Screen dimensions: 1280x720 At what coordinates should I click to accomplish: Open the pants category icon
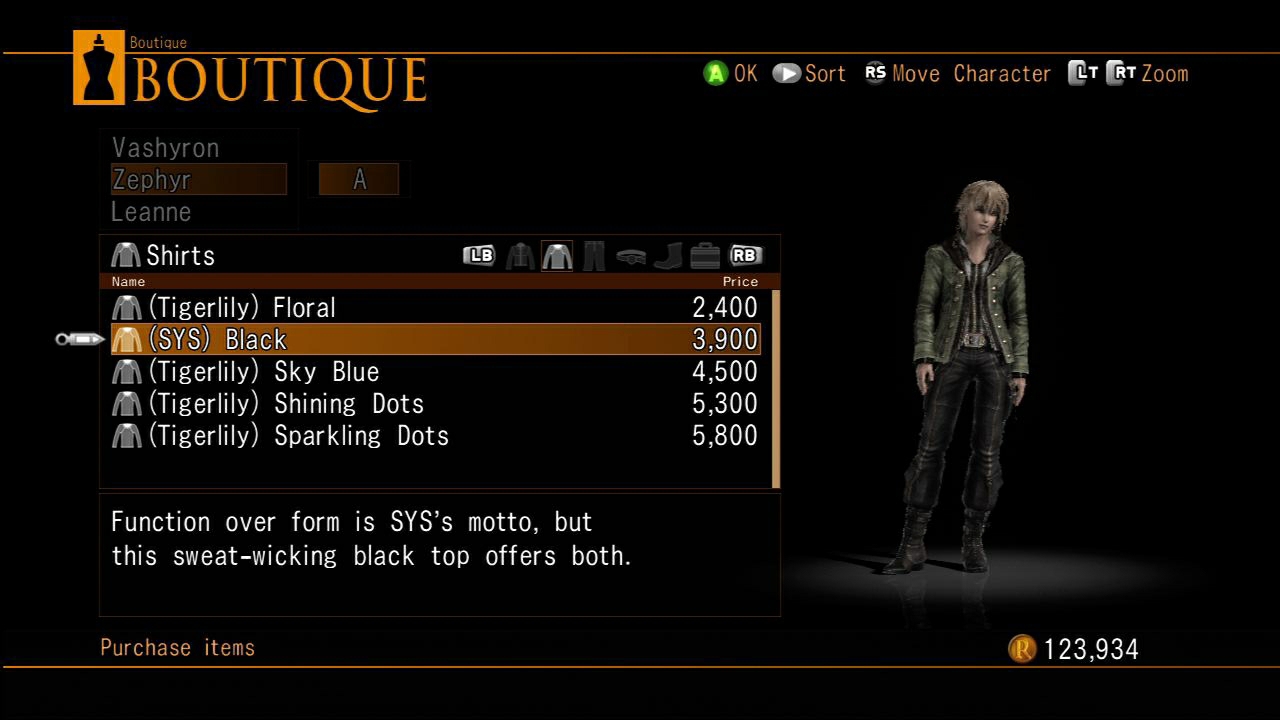593,255
